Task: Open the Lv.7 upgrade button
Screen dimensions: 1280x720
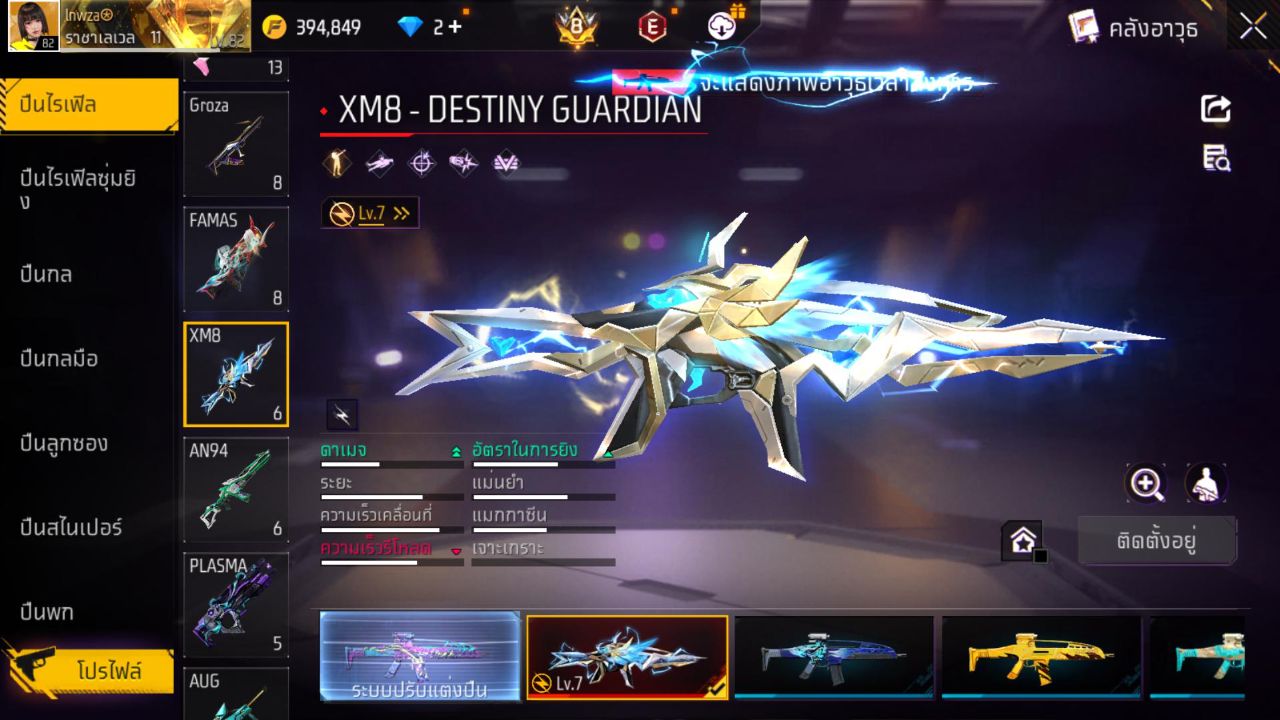Action: tap(371, 213)
